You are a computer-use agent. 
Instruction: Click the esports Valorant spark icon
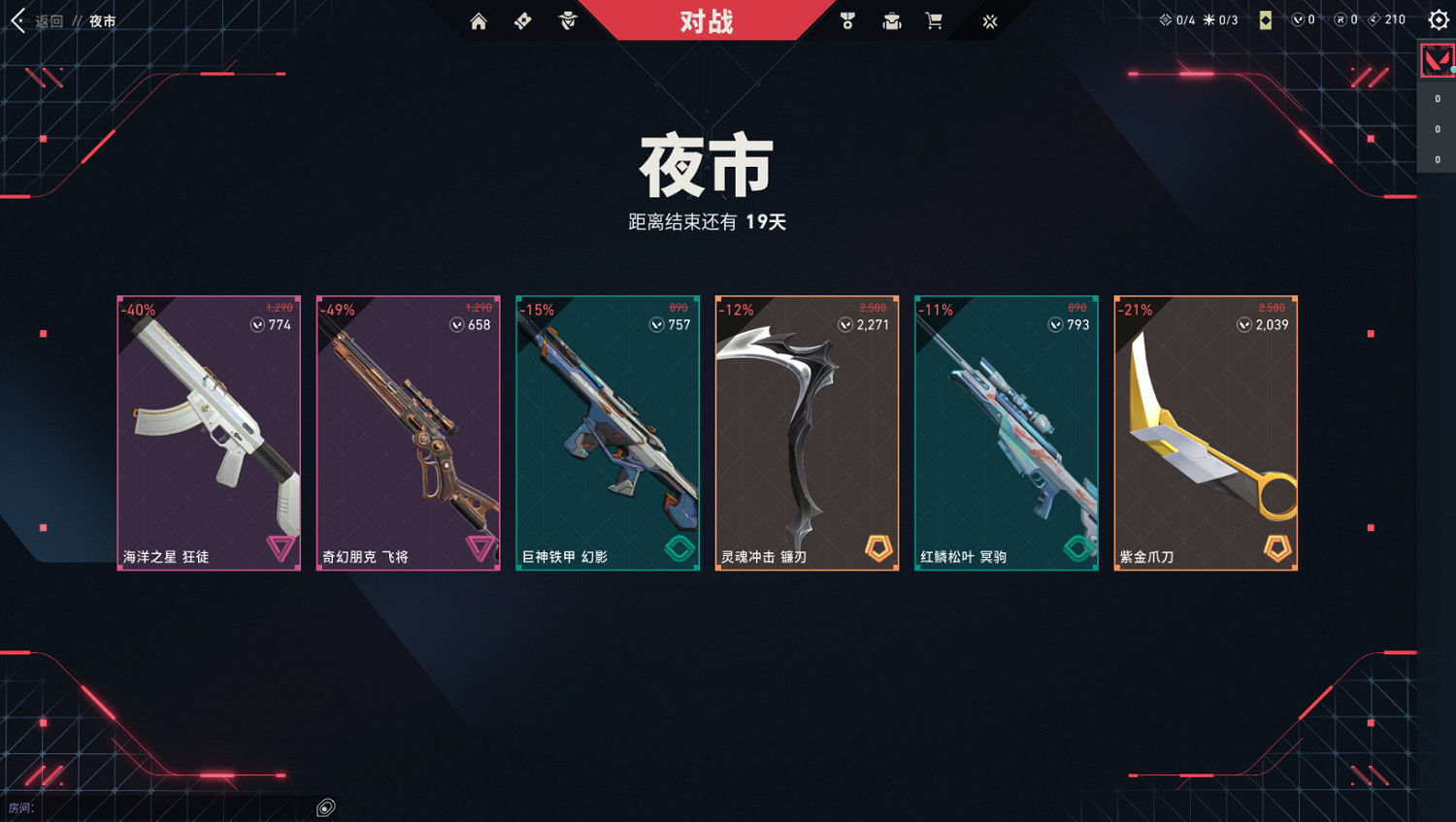click(989, 19)
